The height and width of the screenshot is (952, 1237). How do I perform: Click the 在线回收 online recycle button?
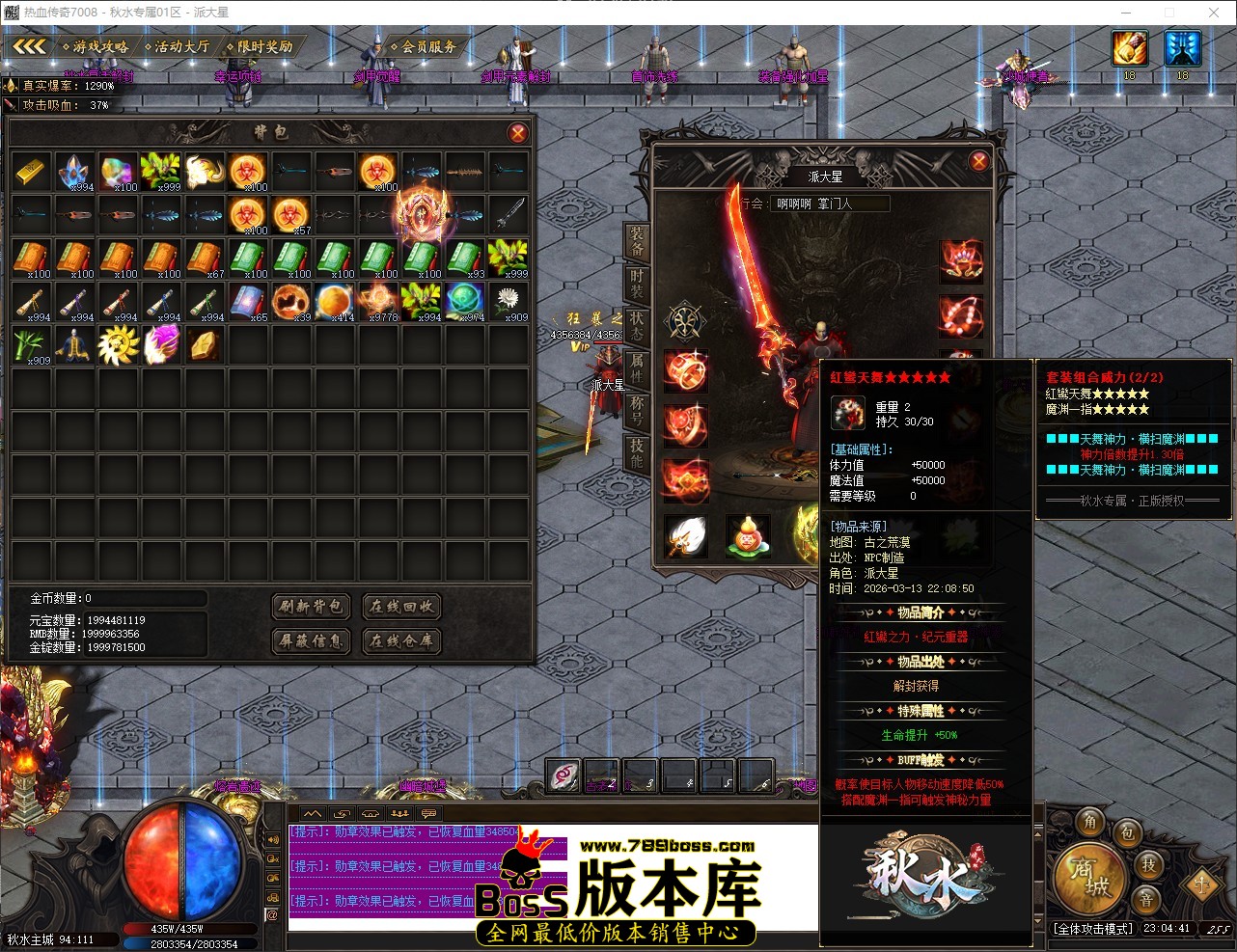click(x=400, y=607)
